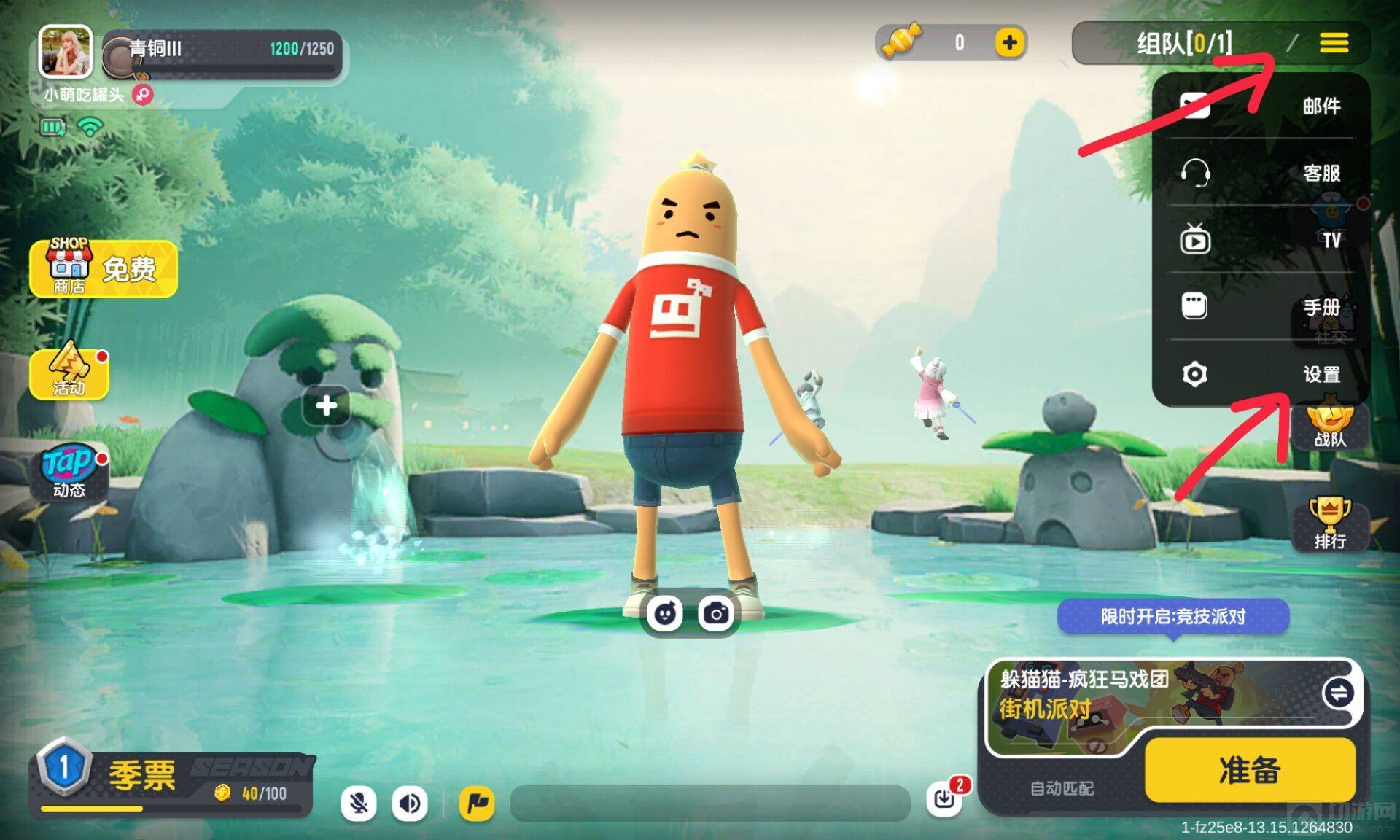Viewport: 1400px width, 840px height.
Task: Open the 商店 shop with 免费 badge
Action: [x=104, y=269]
